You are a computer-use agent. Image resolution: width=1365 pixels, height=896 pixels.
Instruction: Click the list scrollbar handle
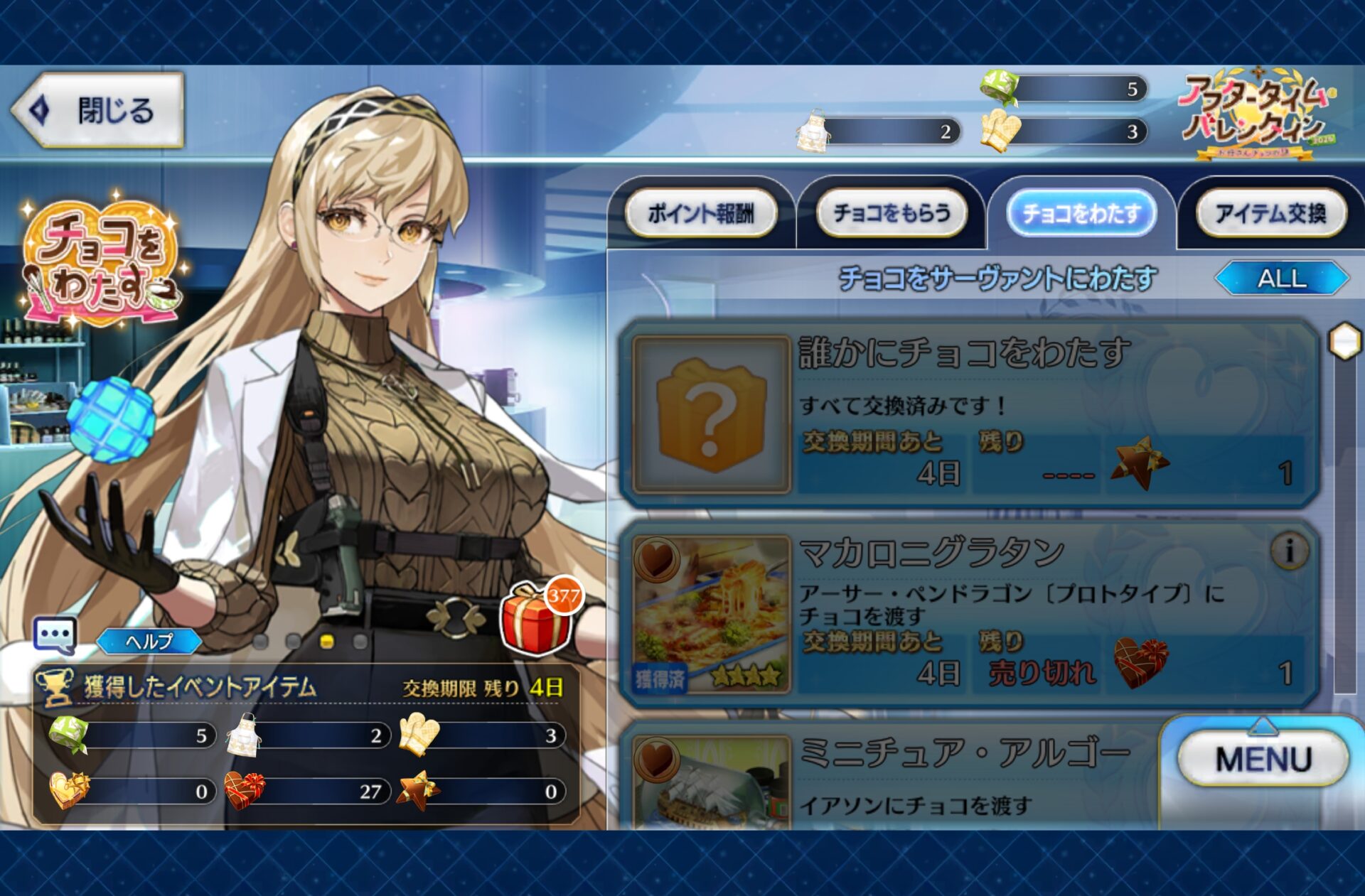pos(1345,342)
